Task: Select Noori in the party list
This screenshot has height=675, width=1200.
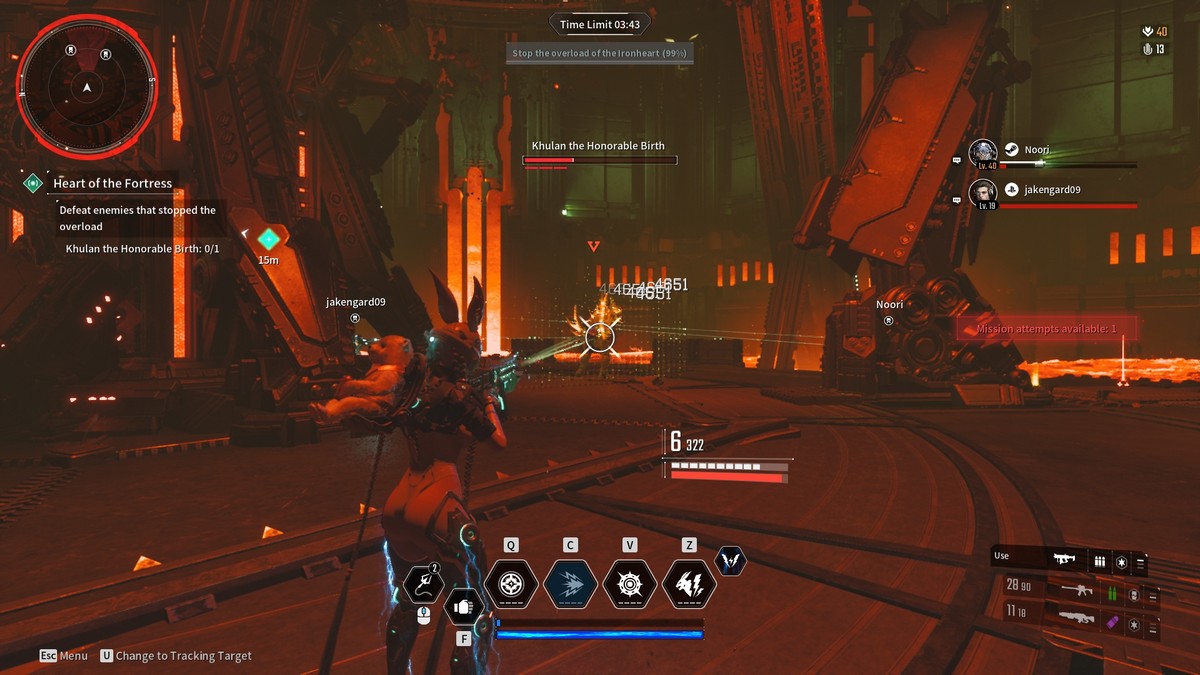Action: [x=1036, y=150]
